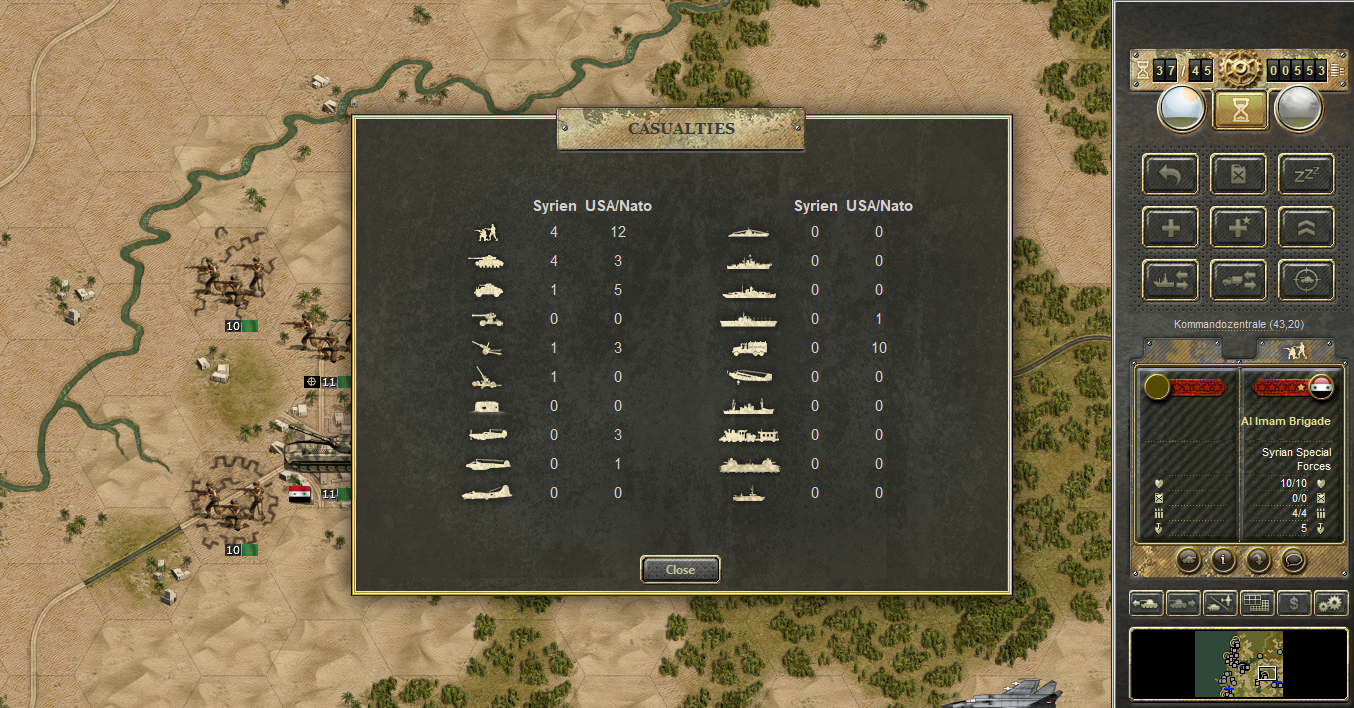The height and width of the screenshot is (708, 1354).
Task: End turn with the hourglass button
Action: click(x=1241, y=109)
